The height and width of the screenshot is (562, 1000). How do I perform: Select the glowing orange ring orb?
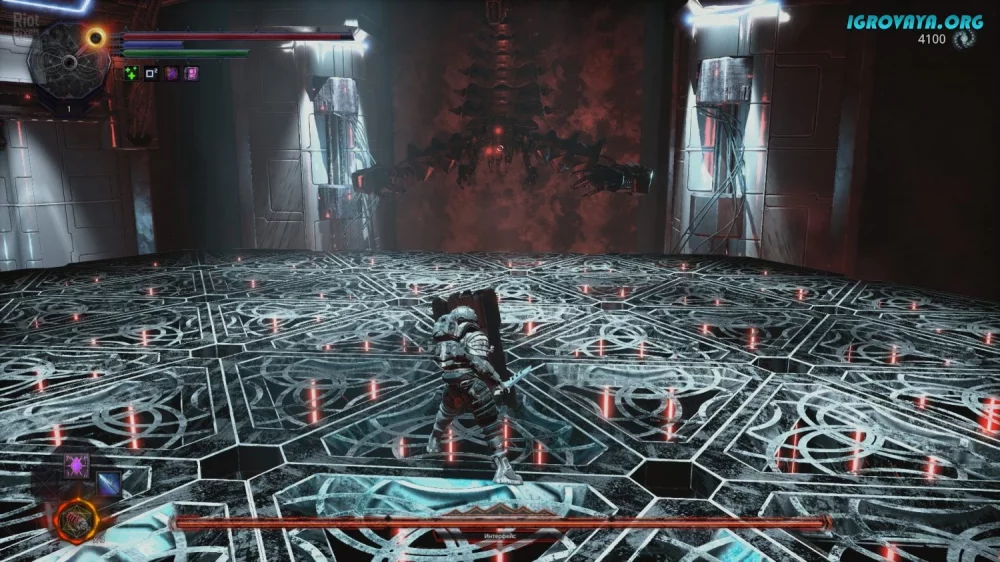96,37
